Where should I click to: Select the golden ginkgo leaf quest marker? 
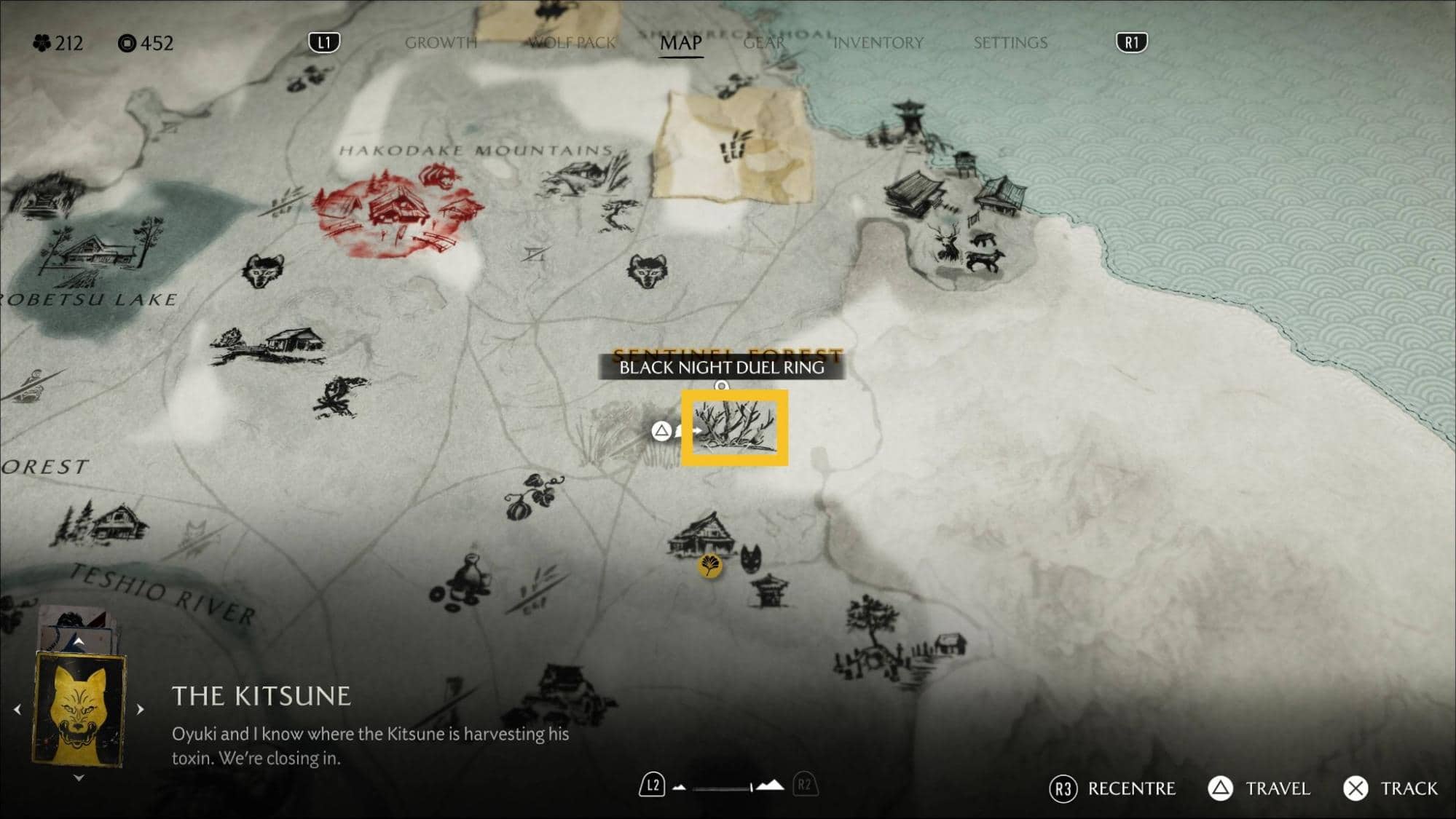click(x=709, y=565)
